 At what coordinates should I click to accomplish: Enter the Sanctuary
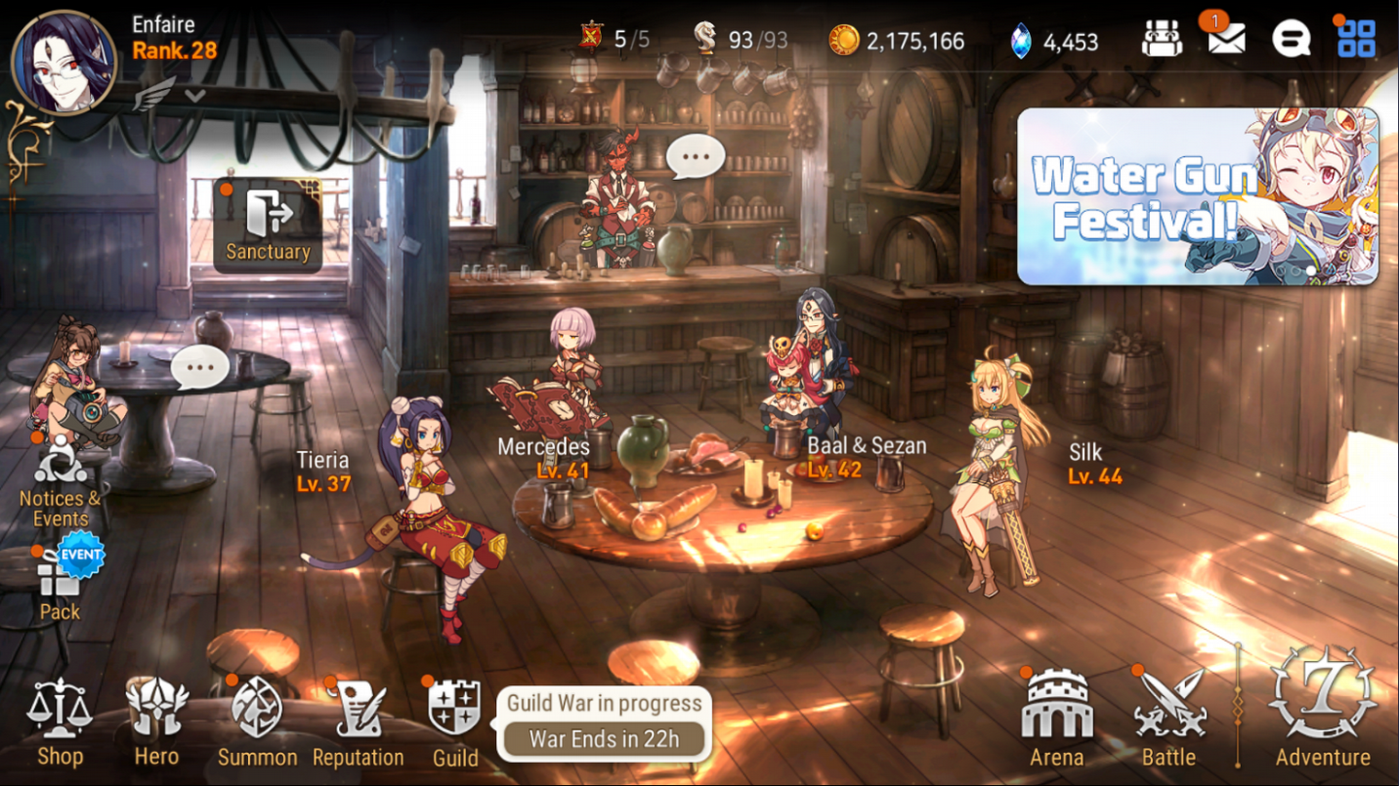tap(268, 226)
